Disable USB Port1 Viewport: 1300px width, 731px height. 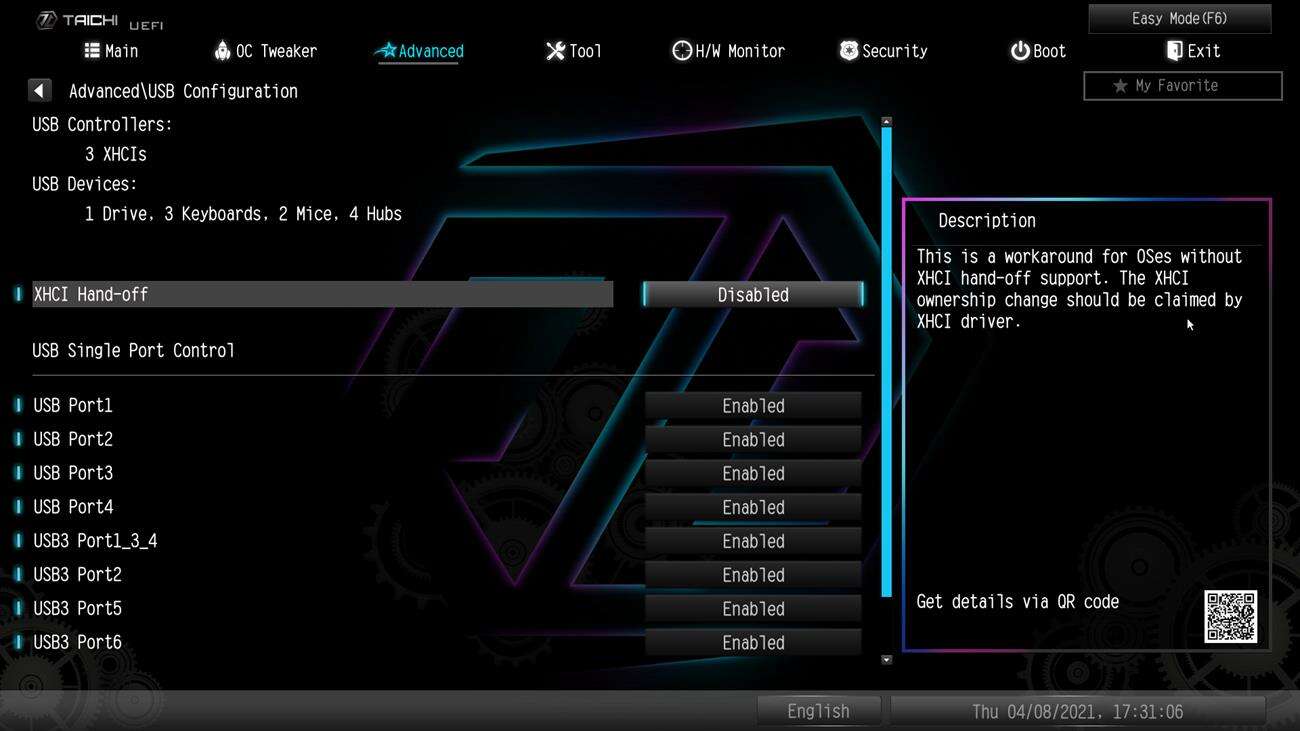pos(752,405)
